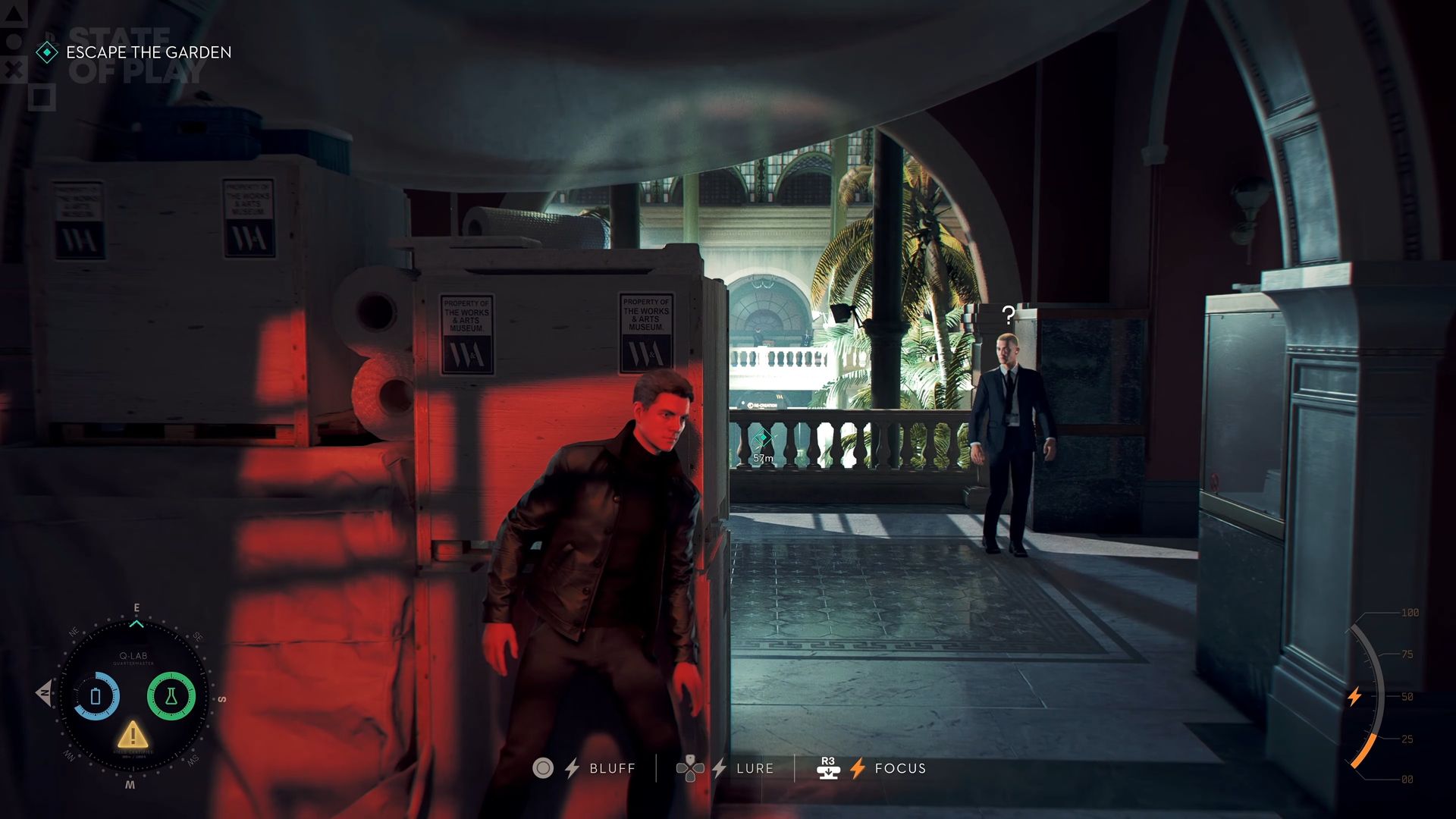Click the Circle button icon beside BLUFF
The image size is (1456, 819).
point(543,768)
